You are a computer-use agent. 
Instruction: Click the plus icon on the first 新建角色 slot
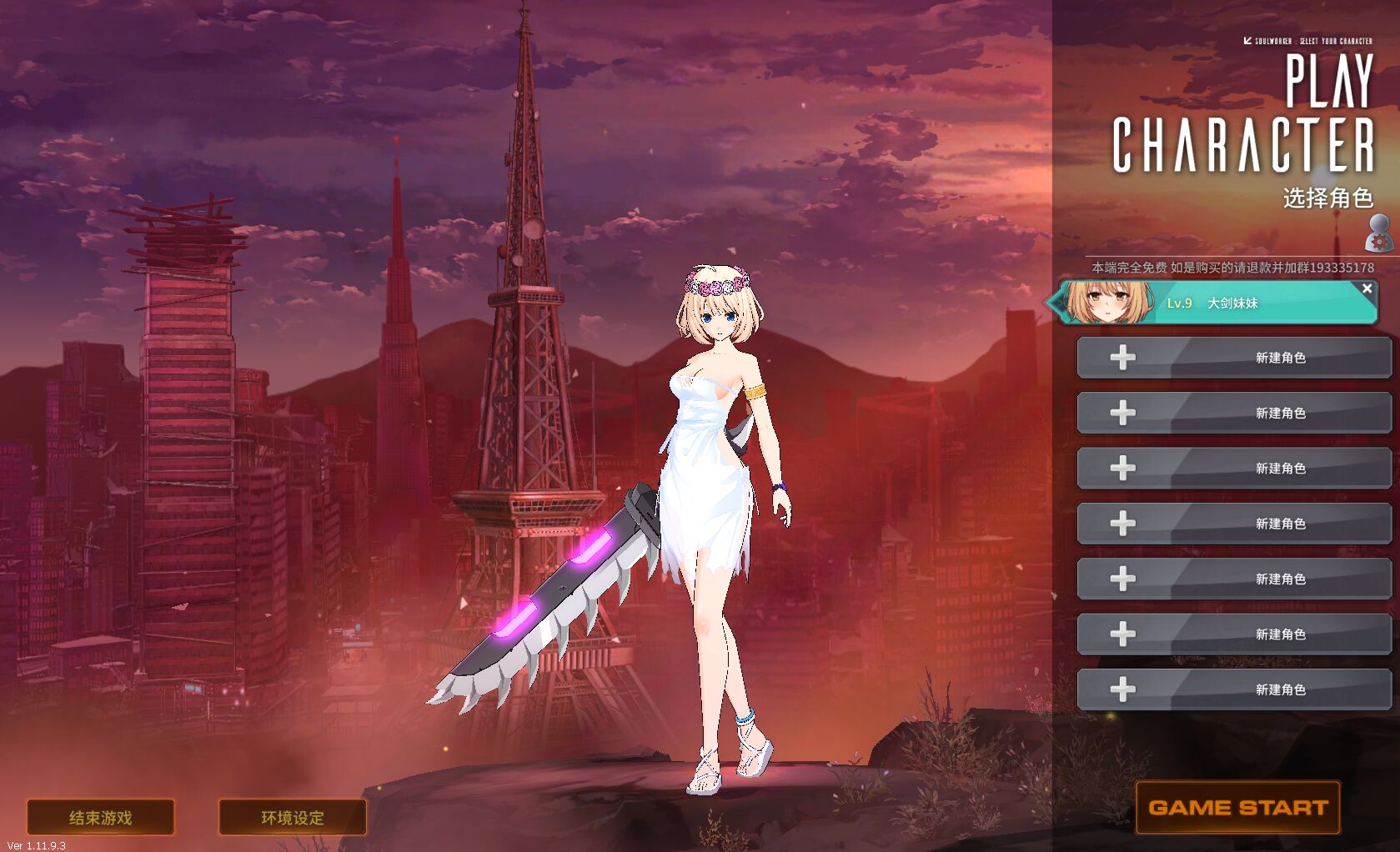pos(1122,358)
